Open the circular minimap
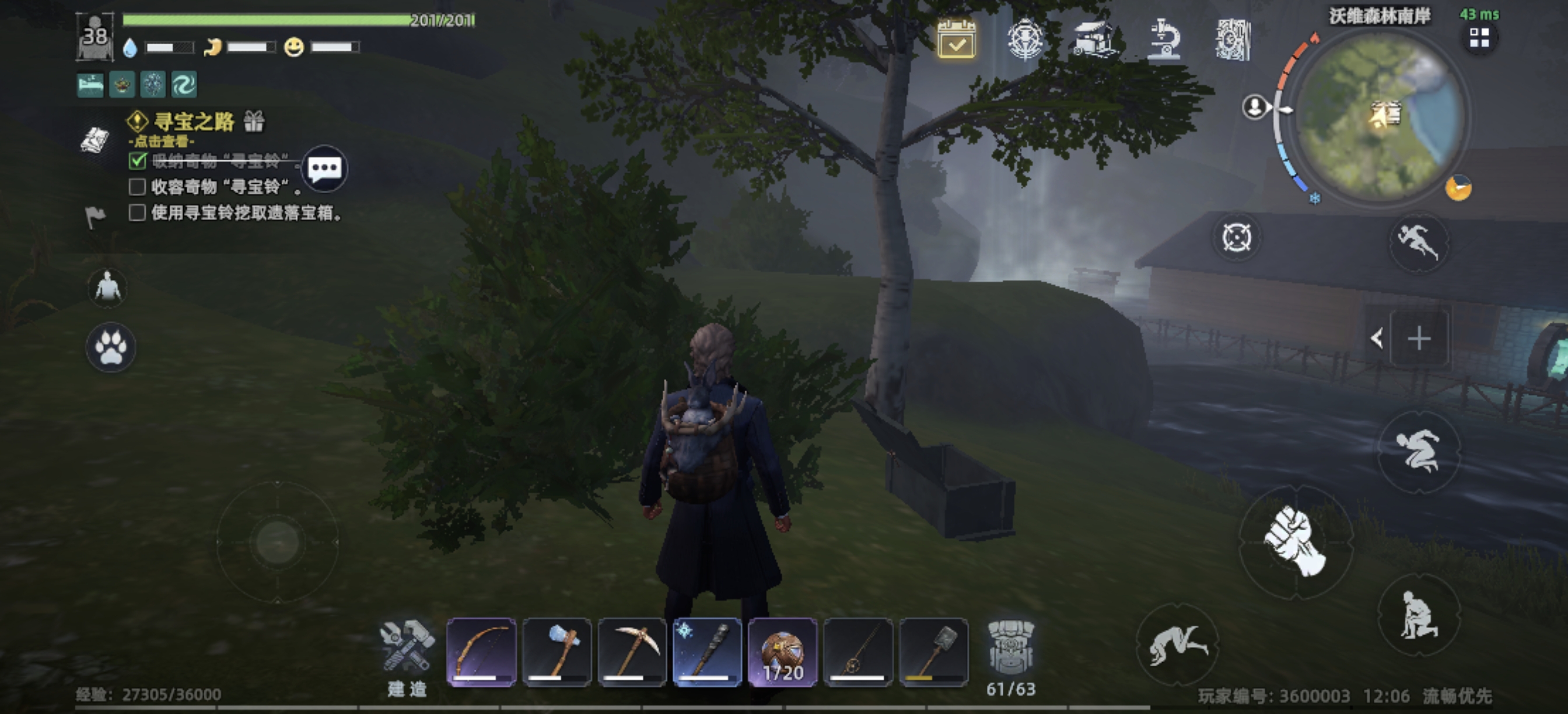 click(x=1380, y=115)
